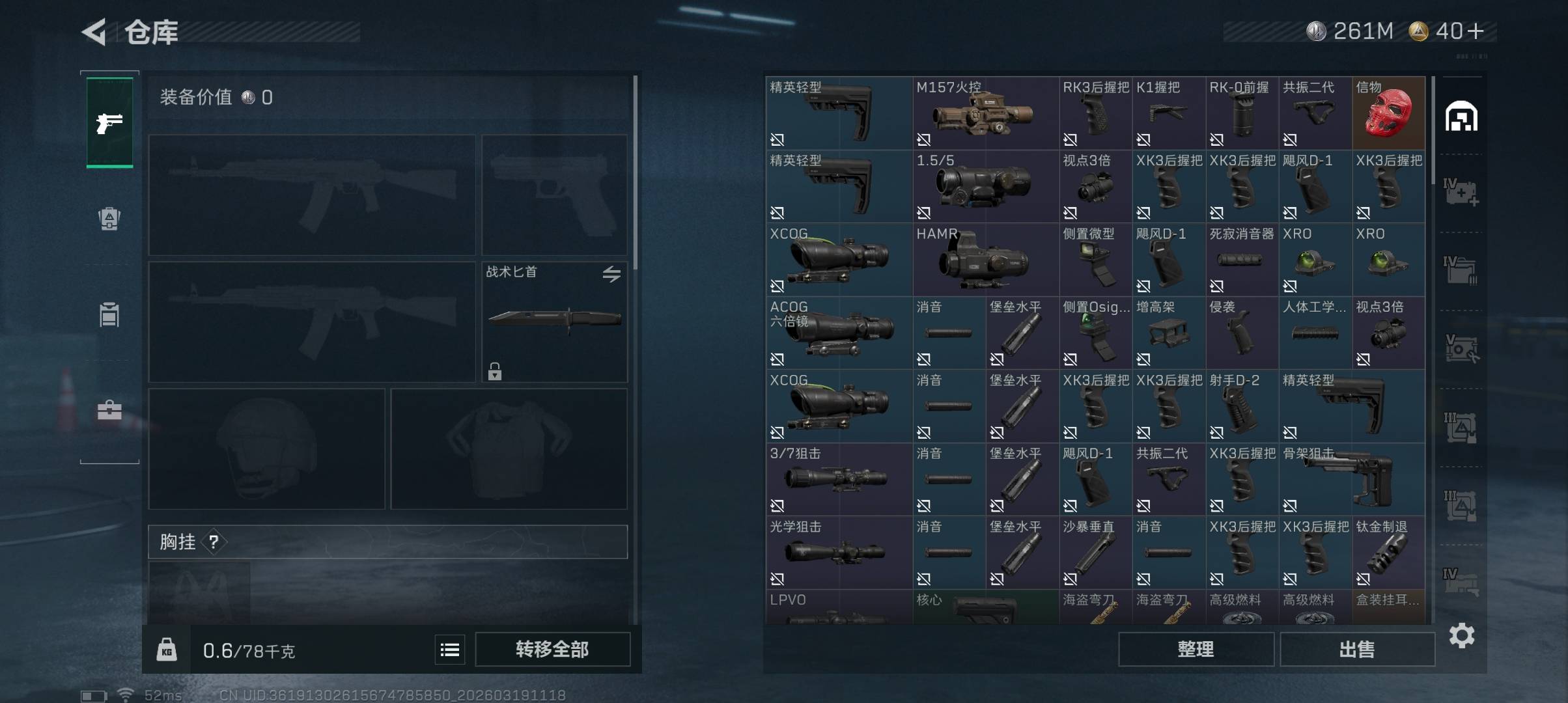This screenshot has width=1568, height=703.
Task: Go back from the 仓库 screen
Action: 94,32
